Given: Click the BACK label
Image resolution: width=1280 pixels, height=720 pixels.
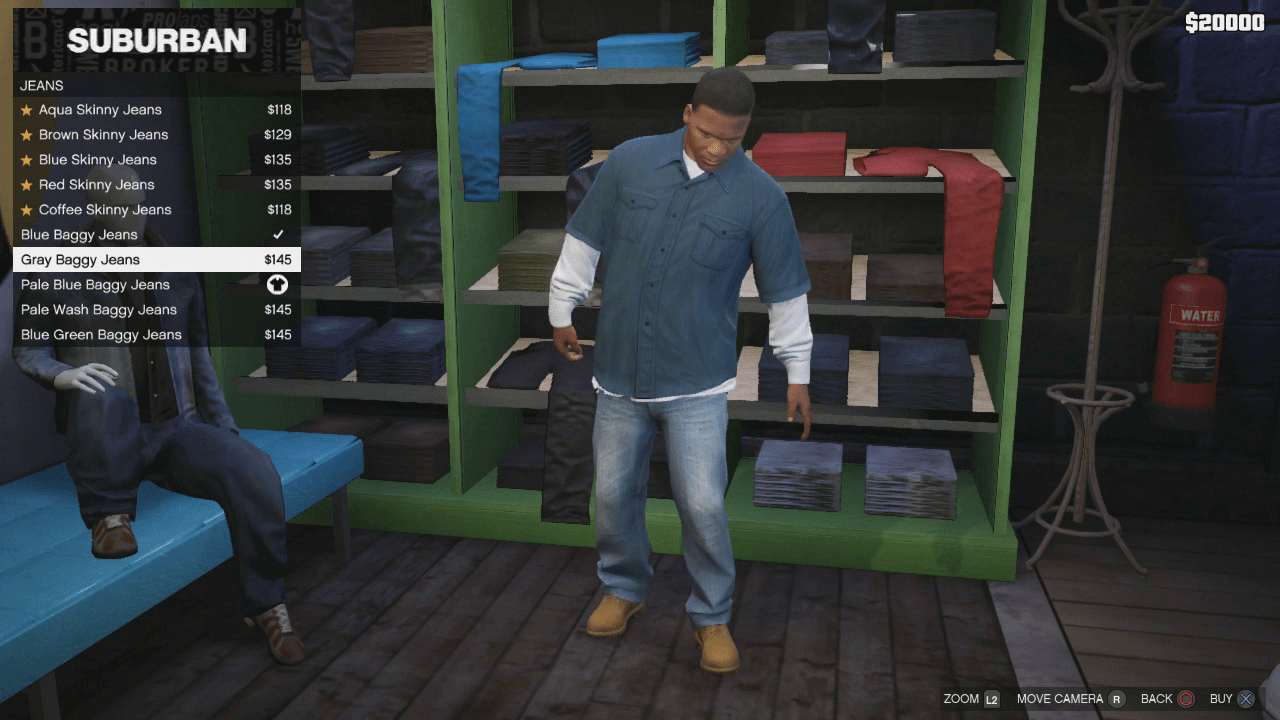Looking at the screenshot, I should pyautogui.click(x=1155, y=699).
